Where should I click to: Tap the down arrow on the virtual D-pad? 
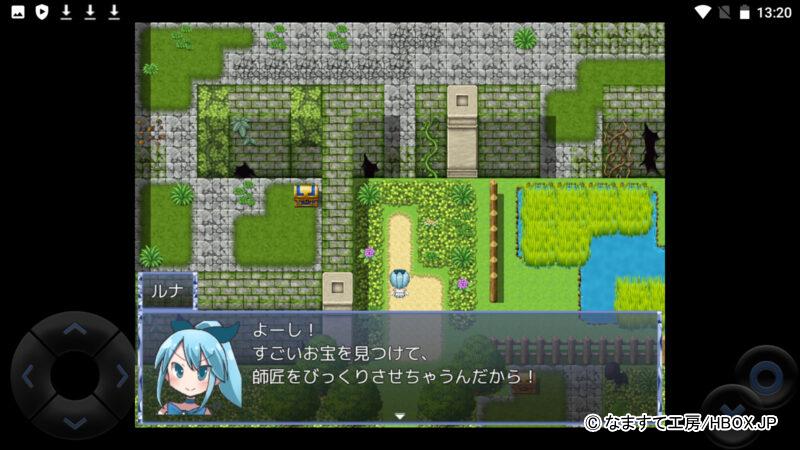point(75,423)
